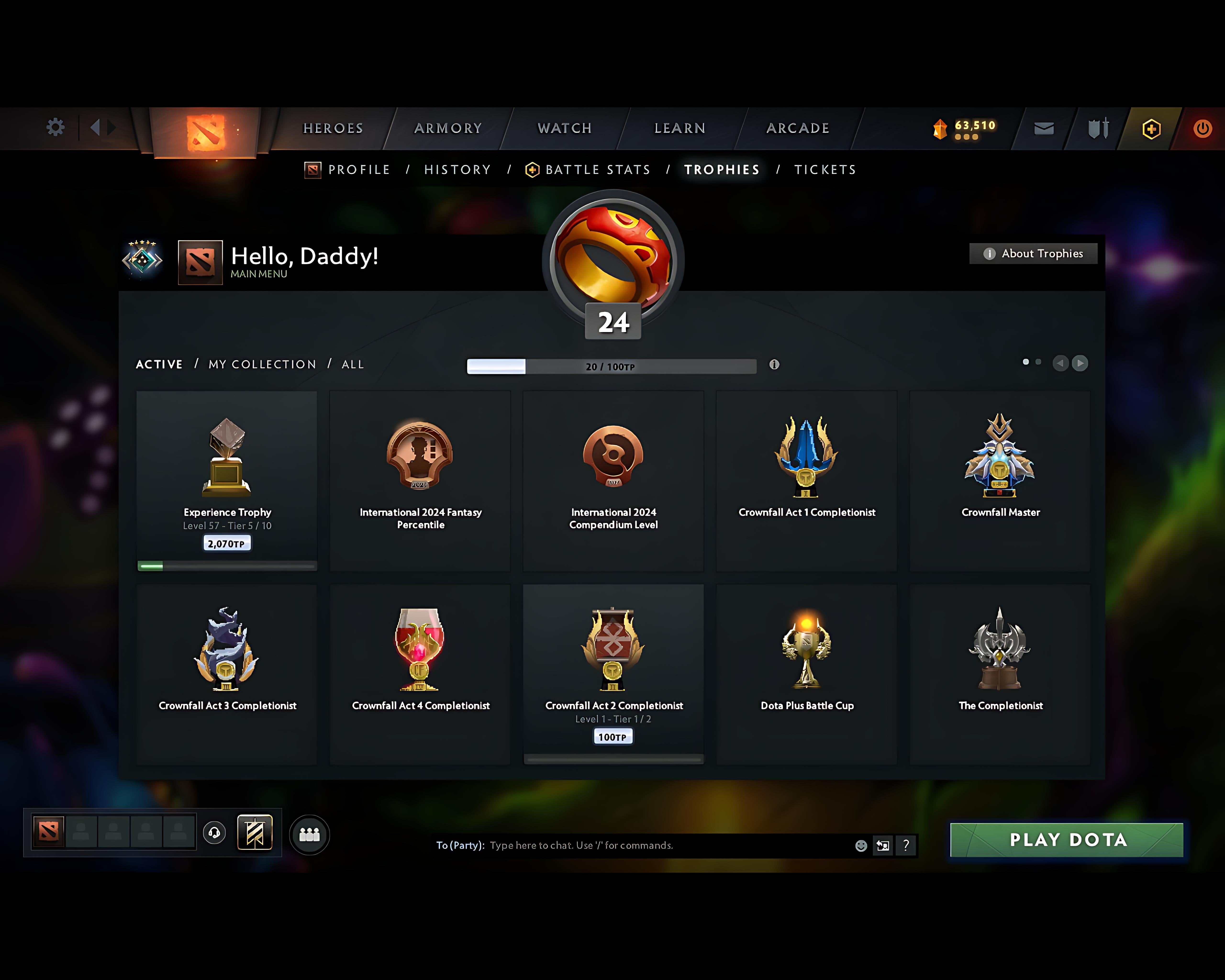Switch to the MY COLLECTION tab
Viewport: 1225px width, 980px height.
pos(261,364)
